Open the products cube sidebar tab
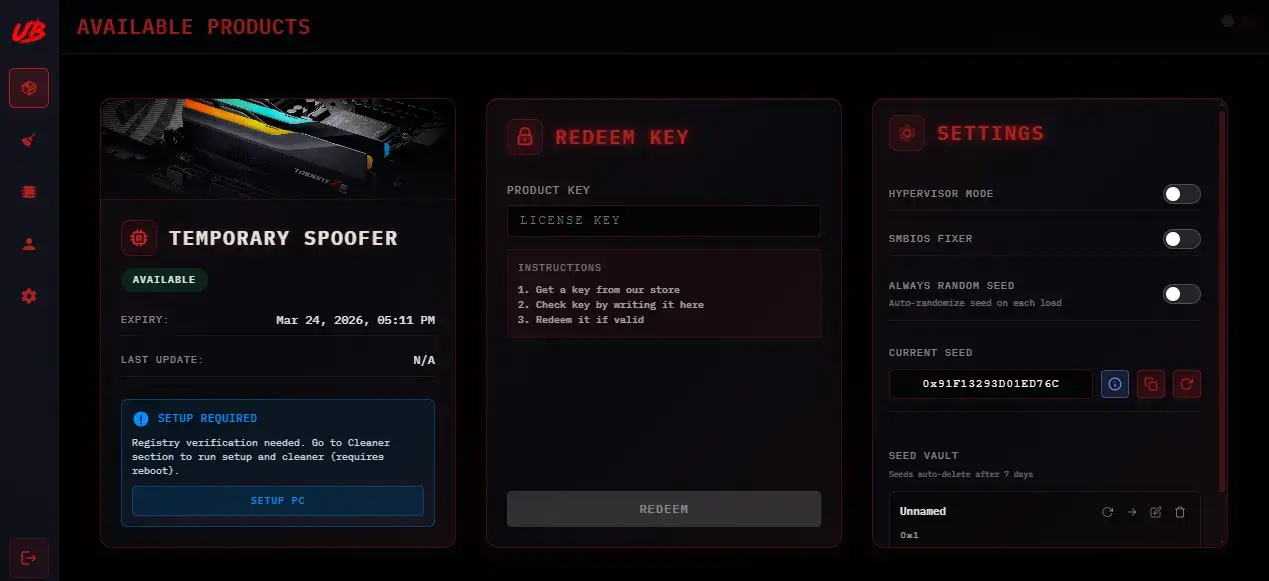The width and height of the screenshot is (1269, 581). pos(29,88)
